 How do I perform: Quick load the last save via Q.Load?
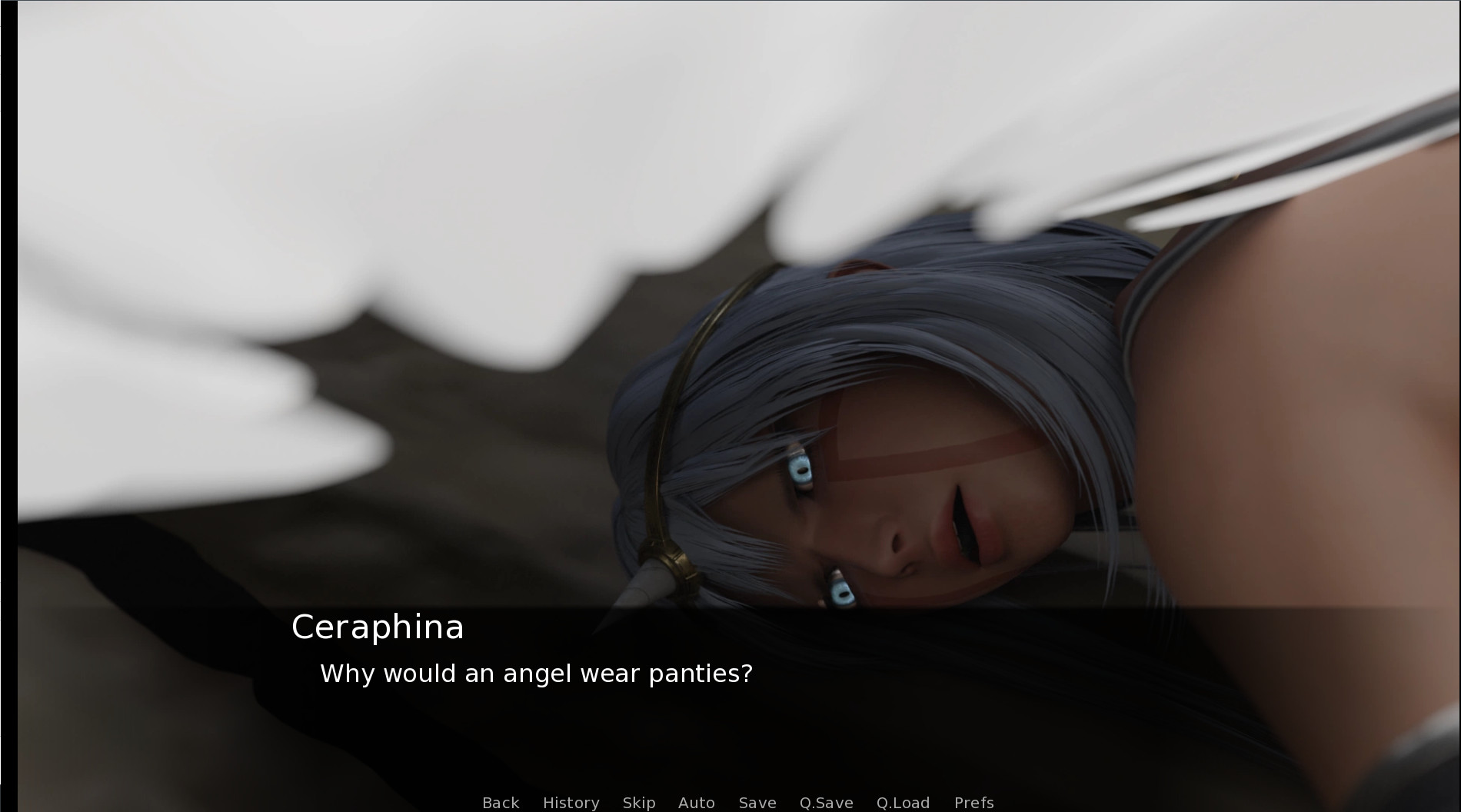pyautogui.click(x=904, y=802)
